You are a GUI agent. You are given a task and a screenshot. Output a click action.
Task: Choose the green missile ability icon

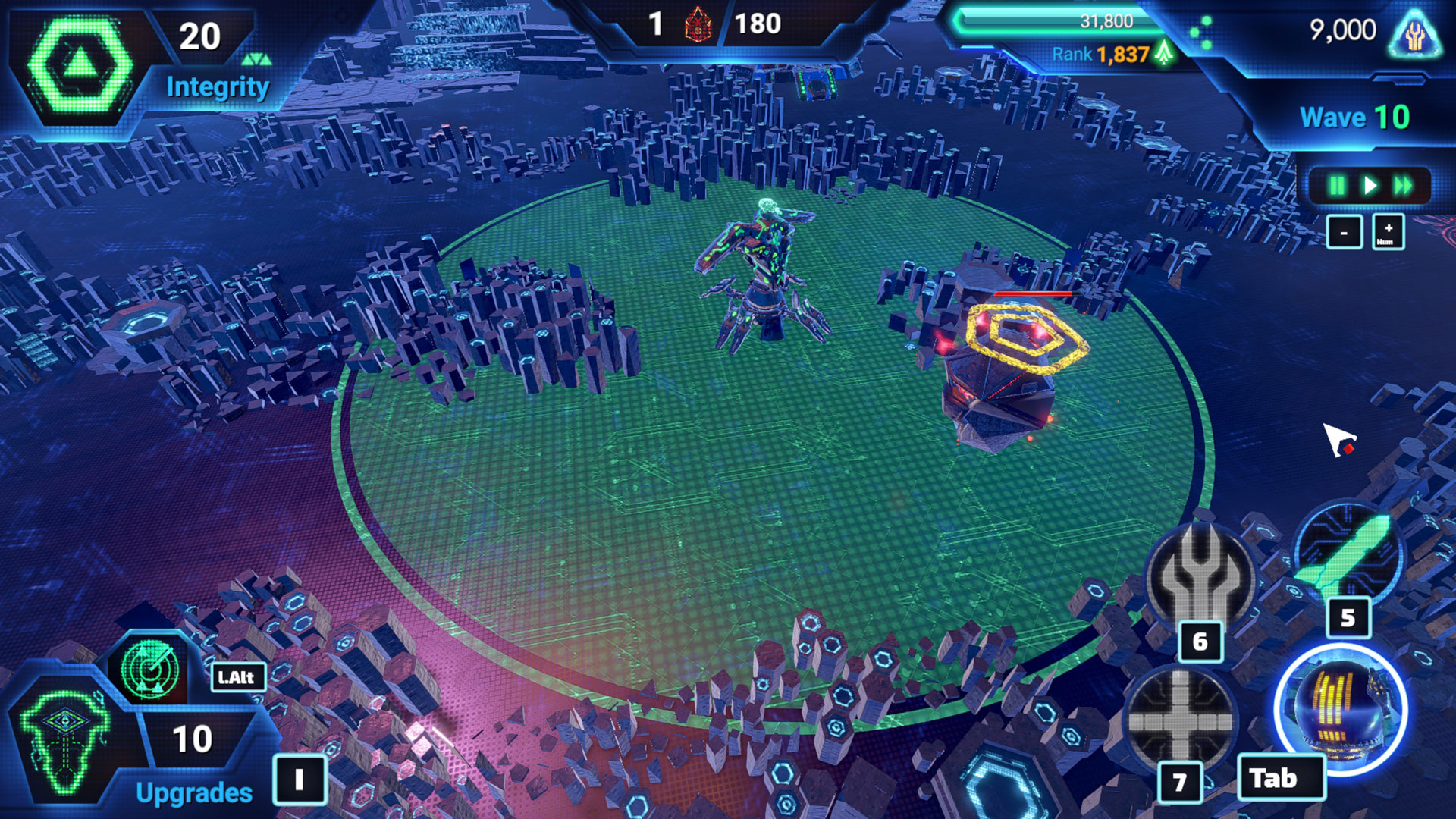[1348, 554]
